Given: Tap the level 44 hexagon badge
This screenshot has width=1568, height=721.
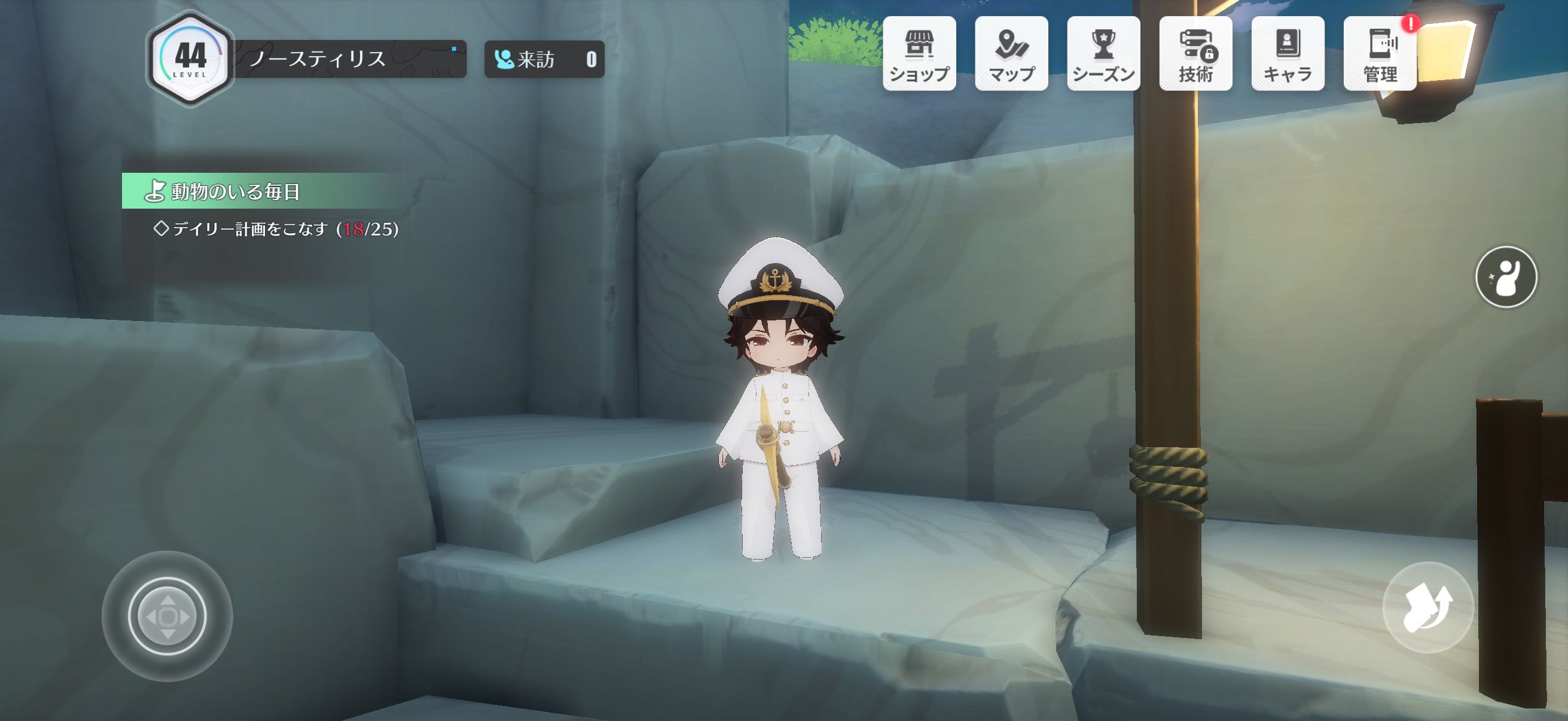Looking at the screenshot, I should (x=190, y=59).
